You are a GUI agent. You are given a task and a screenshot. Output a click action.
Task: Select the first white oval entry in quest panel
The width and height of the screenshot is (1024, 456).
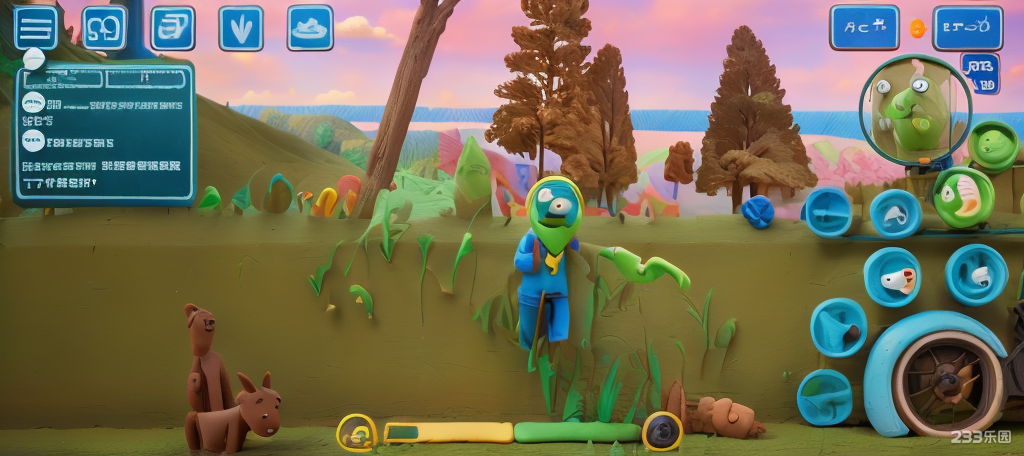(x=32, y=103)
